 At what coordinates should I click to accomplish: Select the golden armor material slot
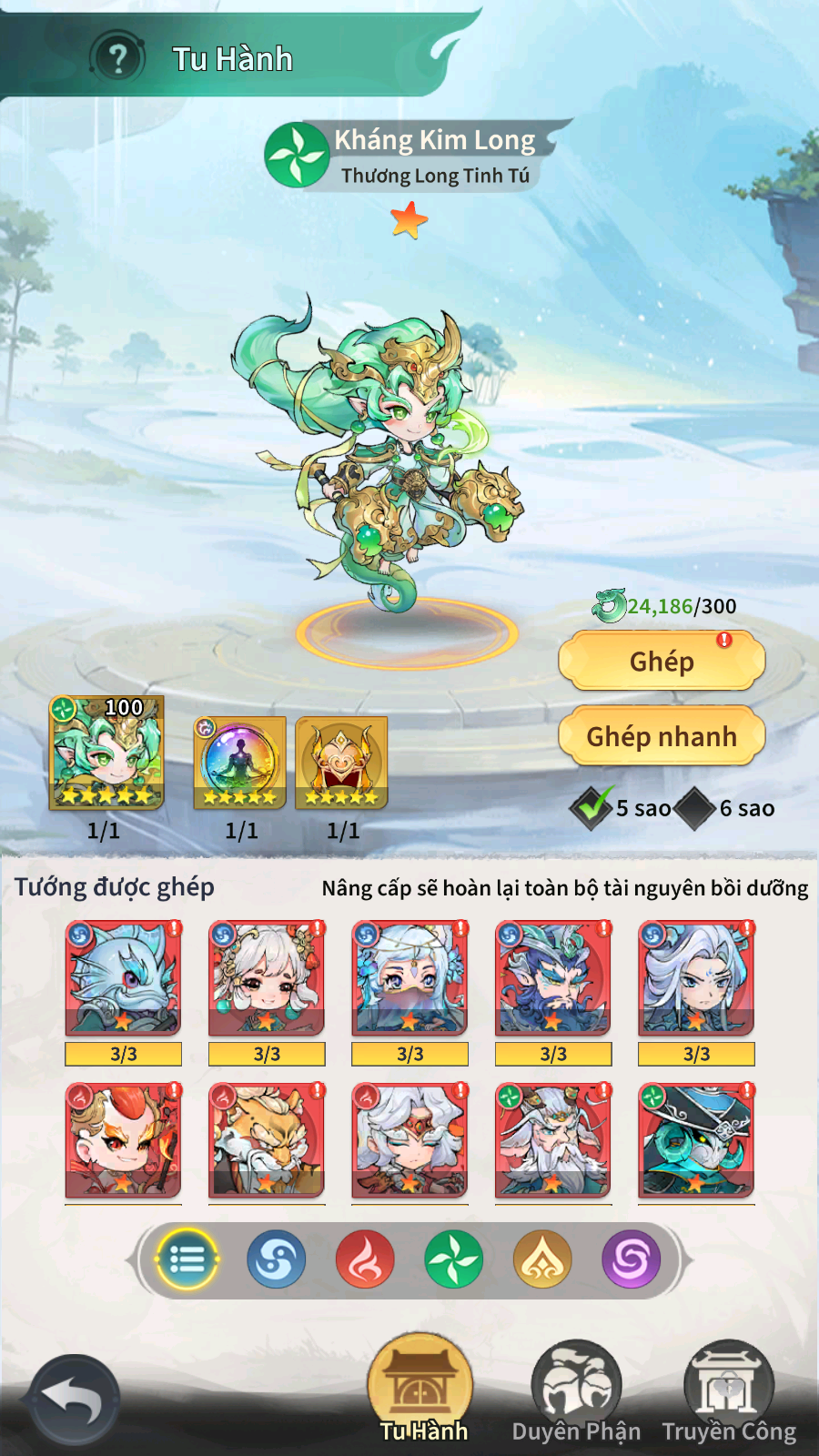pyautogui.click(x=342, y=763)
